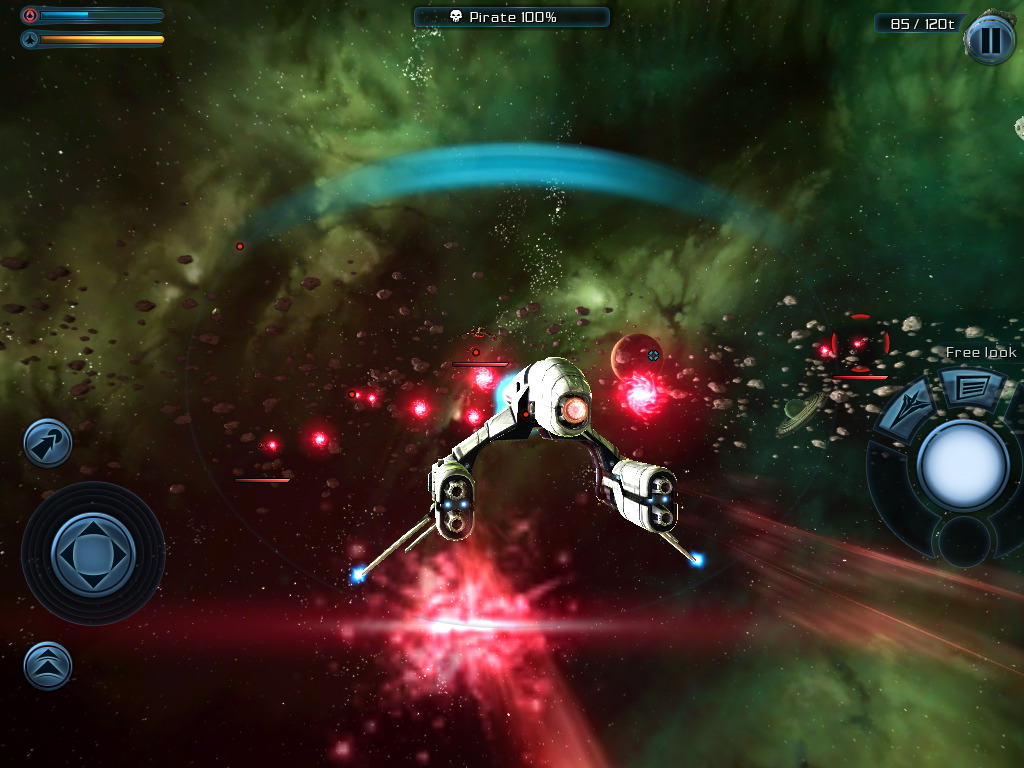The width and height of the screenshot is (1024, 768).
Task: Pause the game with the pause button
Action: point(989,41)
